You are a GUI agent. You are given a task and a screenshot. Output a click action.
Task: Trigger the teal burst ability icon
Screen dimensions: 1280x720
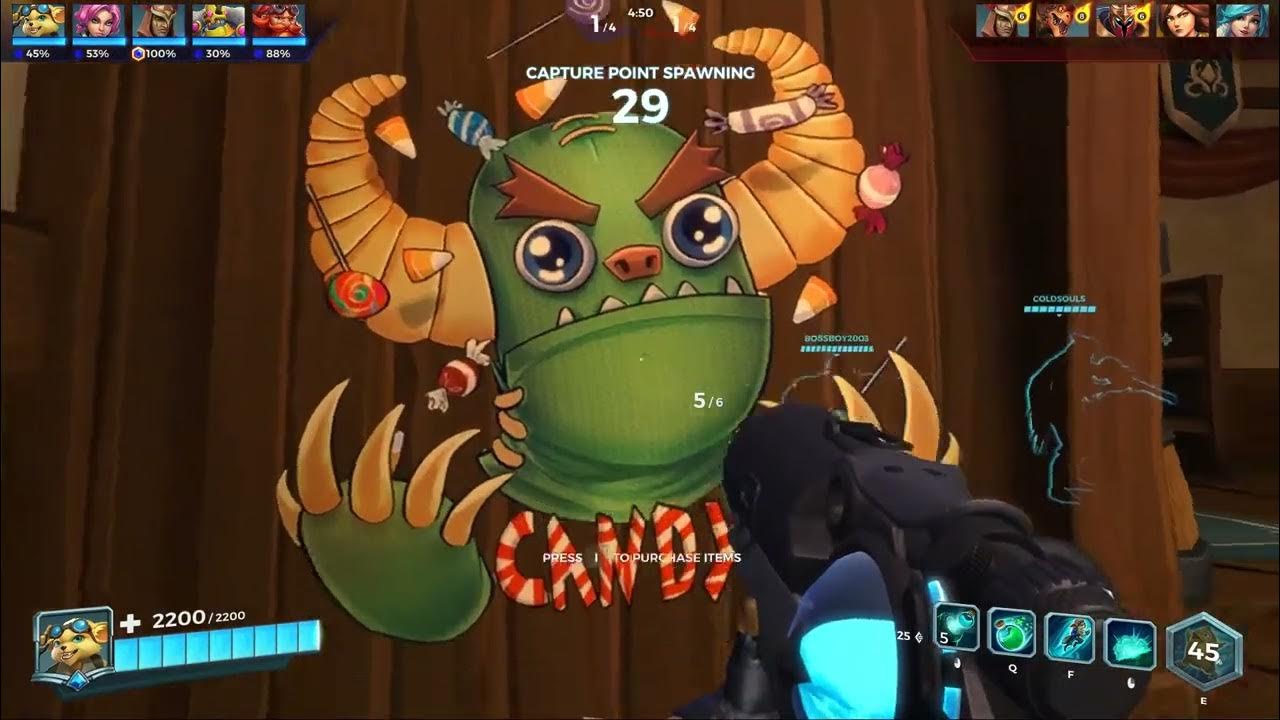1130,643
